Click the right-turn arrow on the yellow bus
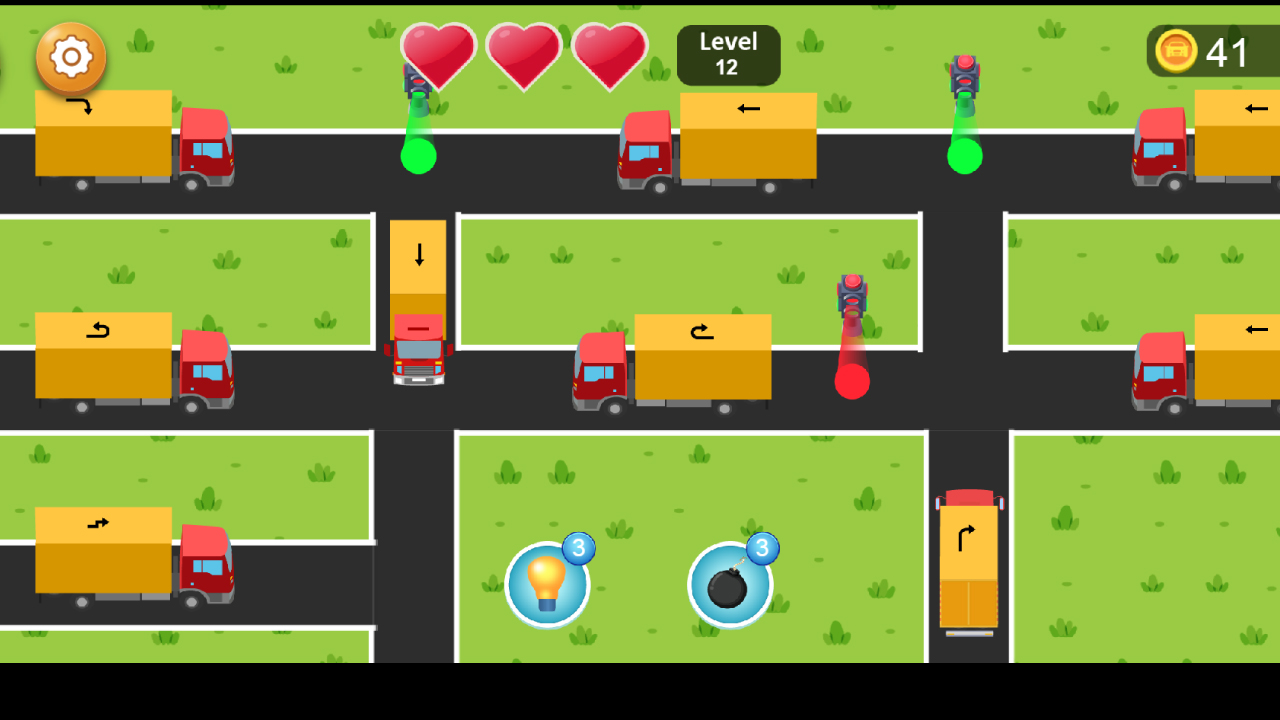The width and height of the screenshot is (1280, 720). (x=967, y=537)
